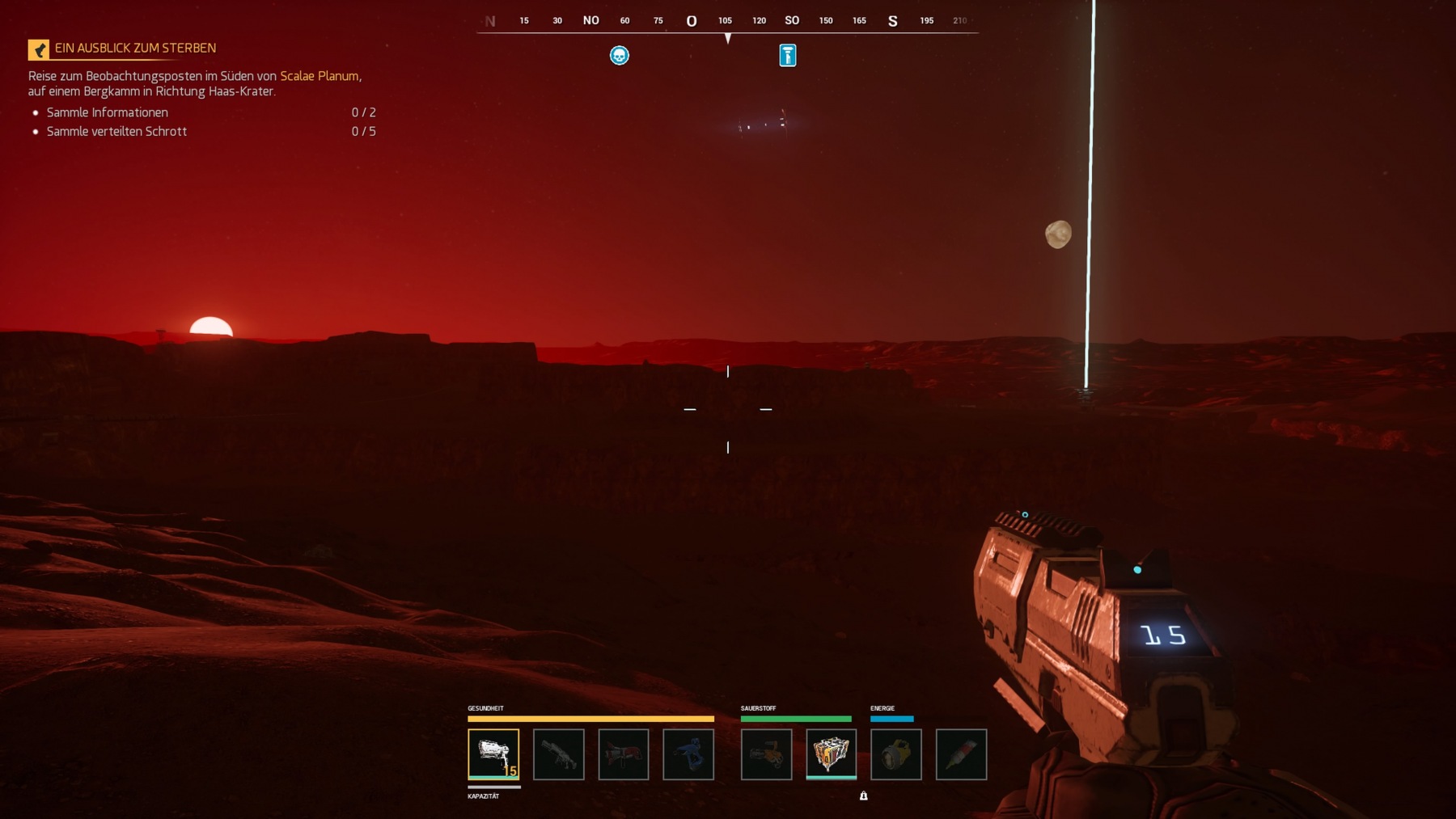The width and height of the screenshot is (1456, 819).
Task: Switch to the blue weapon slot
Action: click(x=688, y=754)
